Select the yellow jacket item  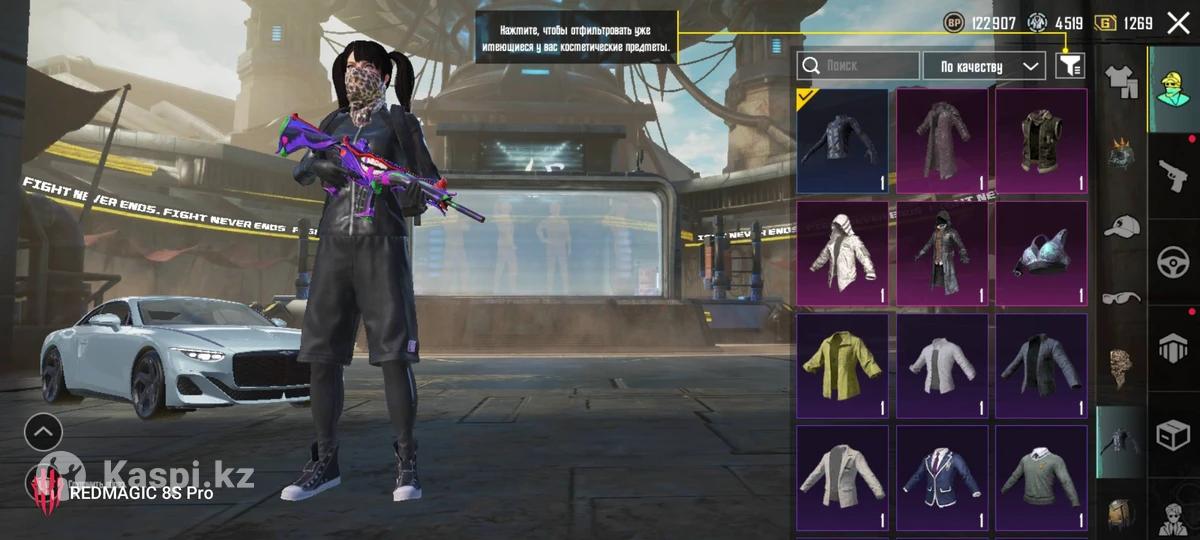click(842, 365)
